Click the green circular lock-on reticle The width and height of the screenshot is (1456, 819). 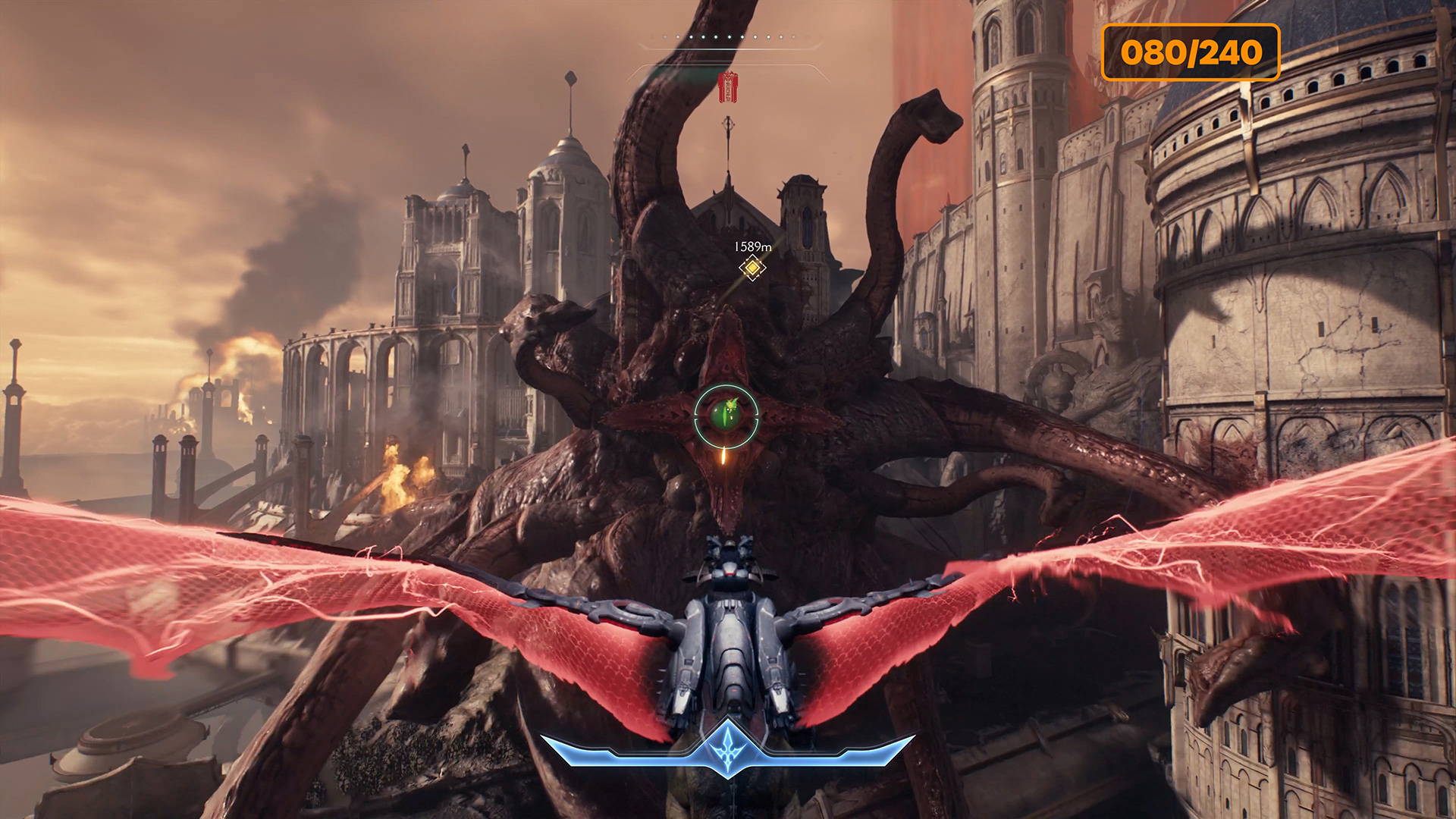(x=726, y=416)
